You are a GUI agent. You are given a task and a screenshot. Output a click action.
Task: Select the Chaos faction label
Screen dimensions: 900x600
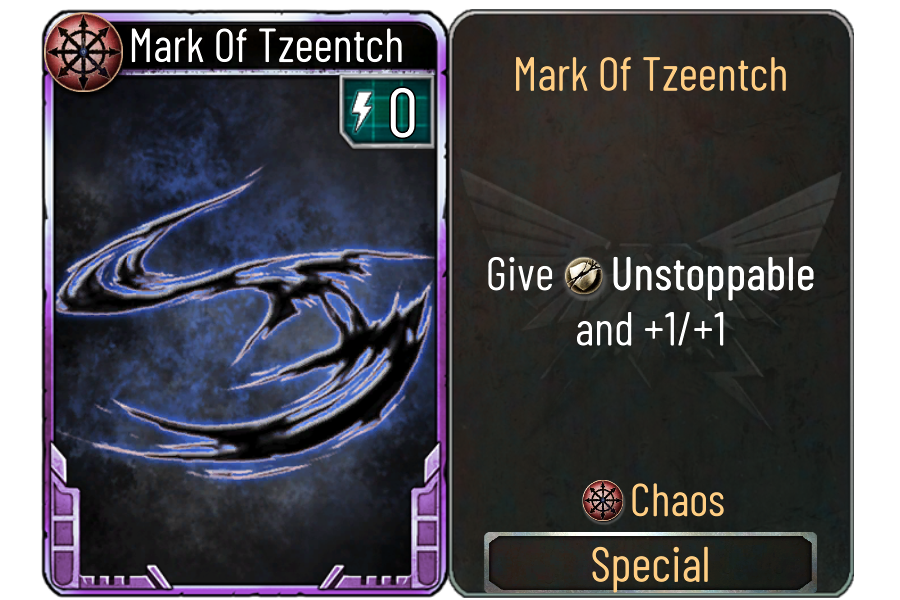click(x=677, y=501)
